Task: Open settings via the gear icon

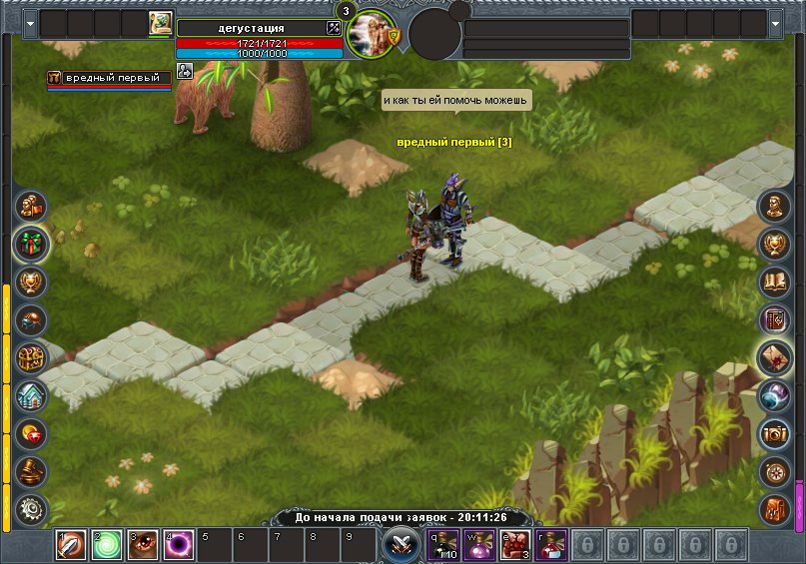Action: (31, 509)
